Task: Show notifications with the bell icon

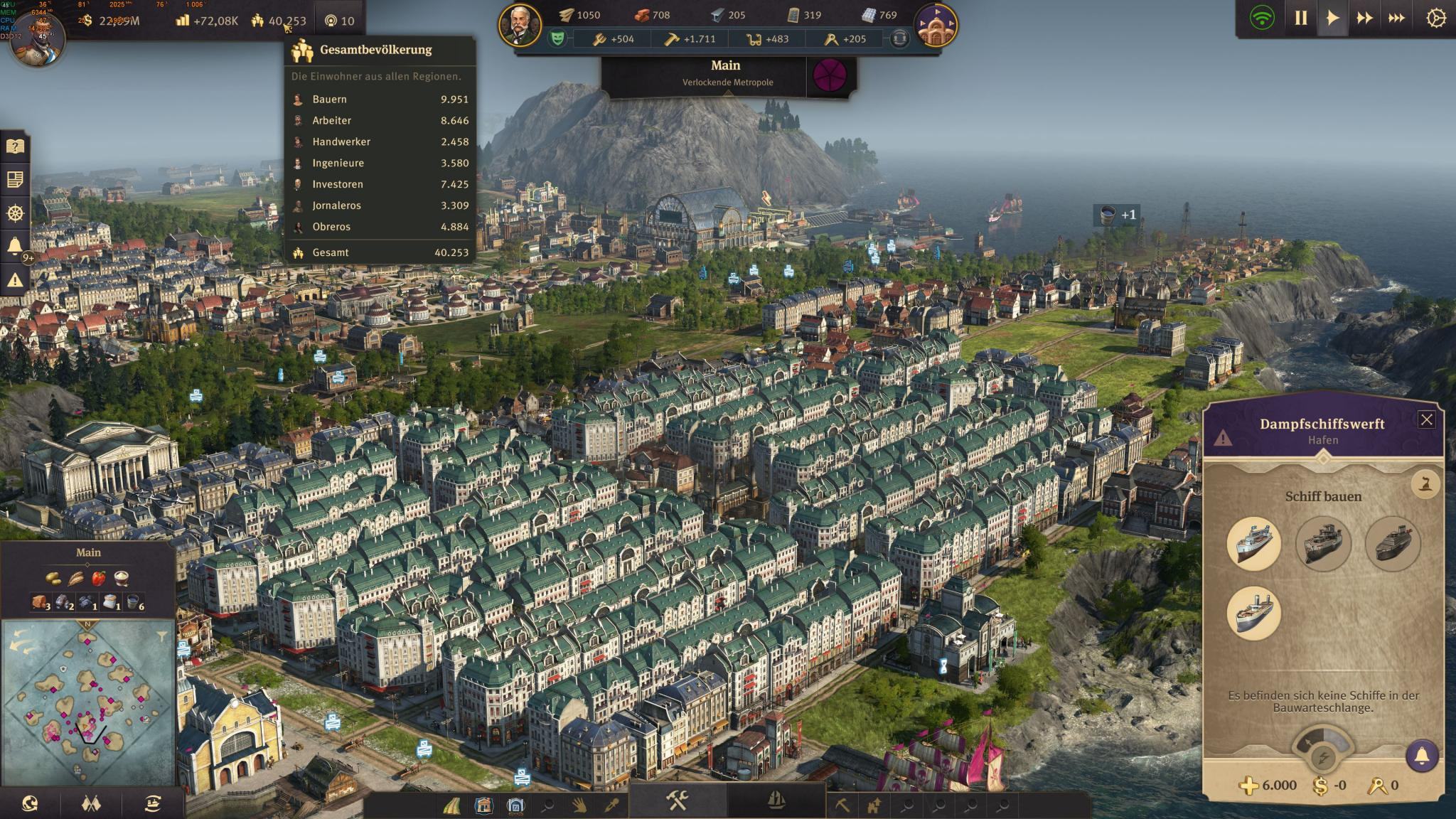Action: (15, 246)
